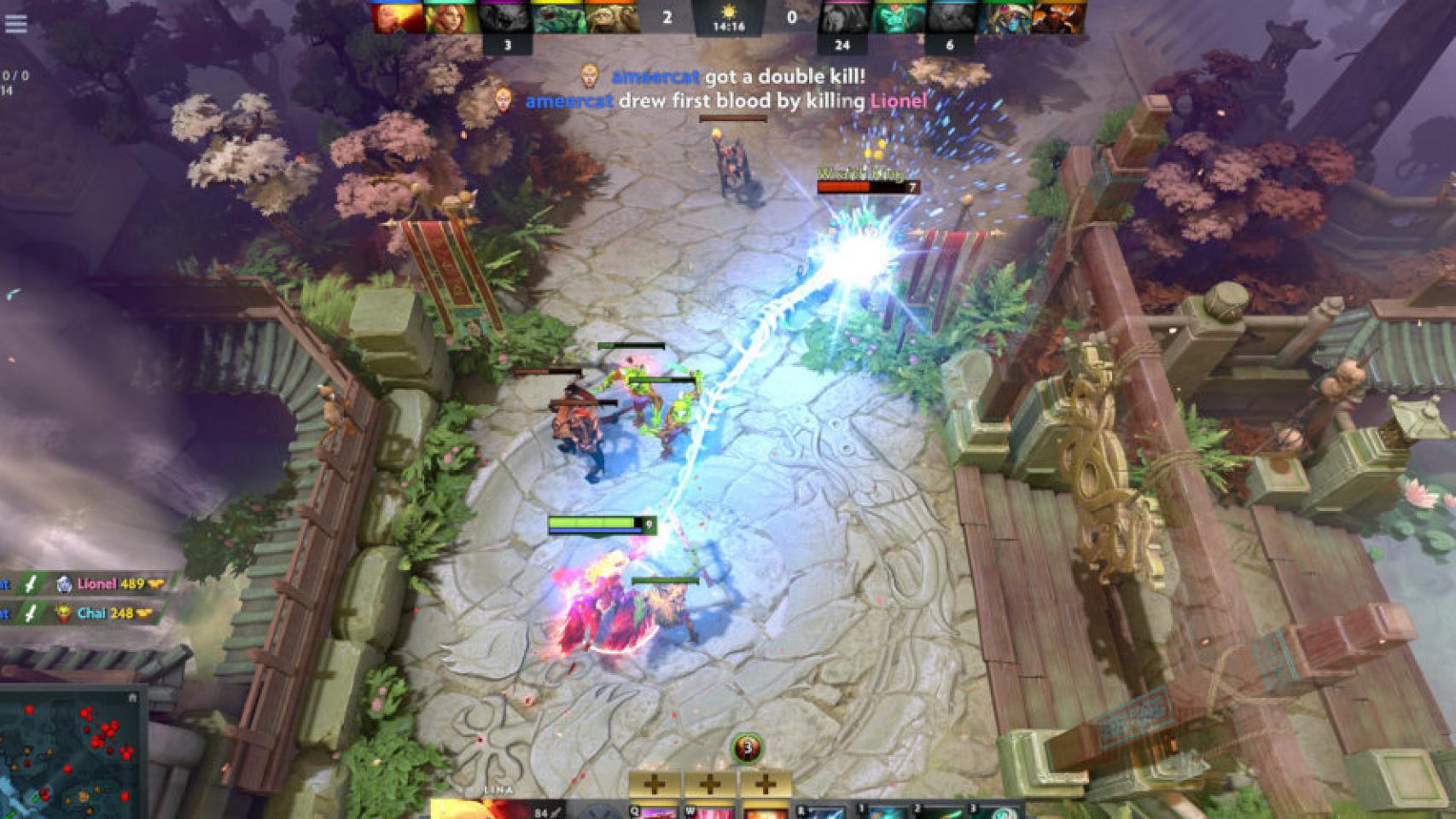Click the plus button above the third ability
This screenshot has width=1456, height=819.
pos(765,785)
